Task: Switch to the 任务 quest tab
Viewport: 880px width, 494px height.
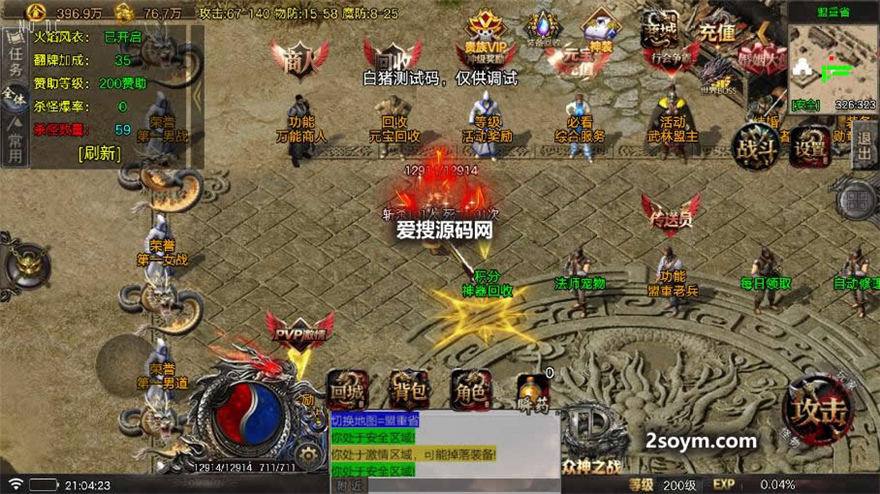Action: coord(14,62)
